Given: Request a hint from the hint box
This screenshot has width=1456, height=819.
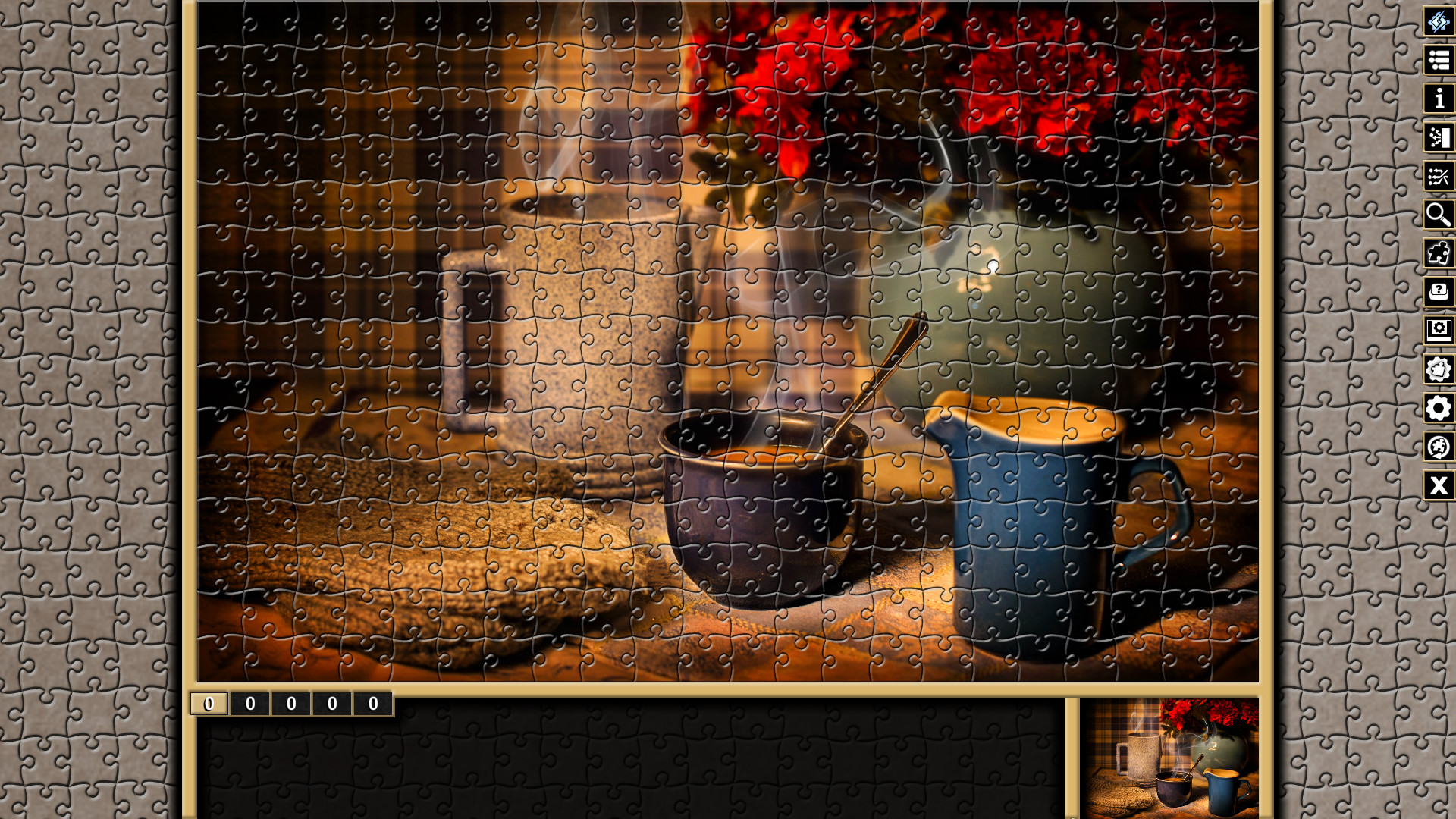Looking at the screenshot, I should [x=1439, y=292].
